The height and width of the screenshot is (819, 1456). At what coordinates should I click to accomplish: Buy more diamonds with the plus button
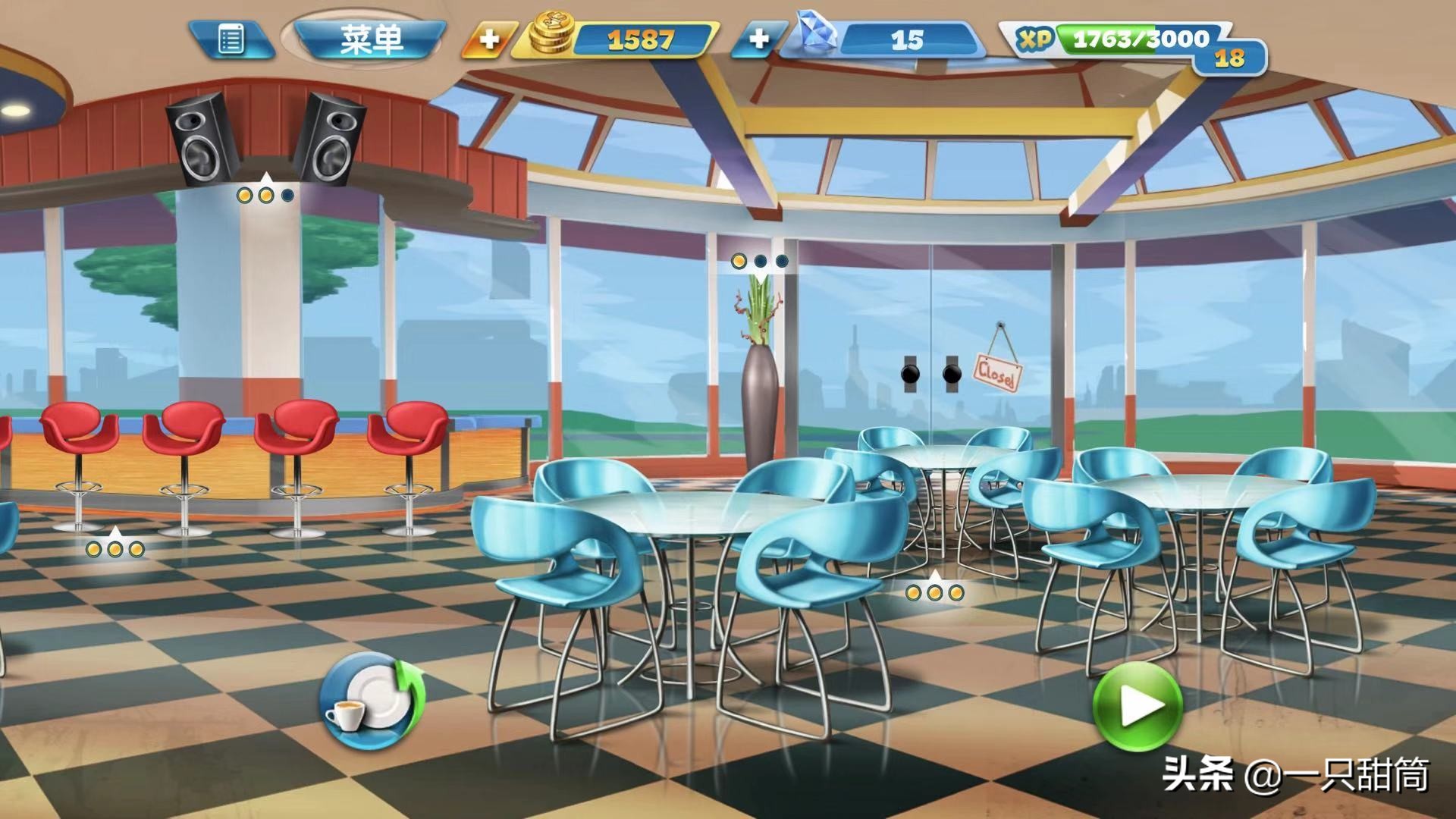pyautogui.click(x=758, y=39)
